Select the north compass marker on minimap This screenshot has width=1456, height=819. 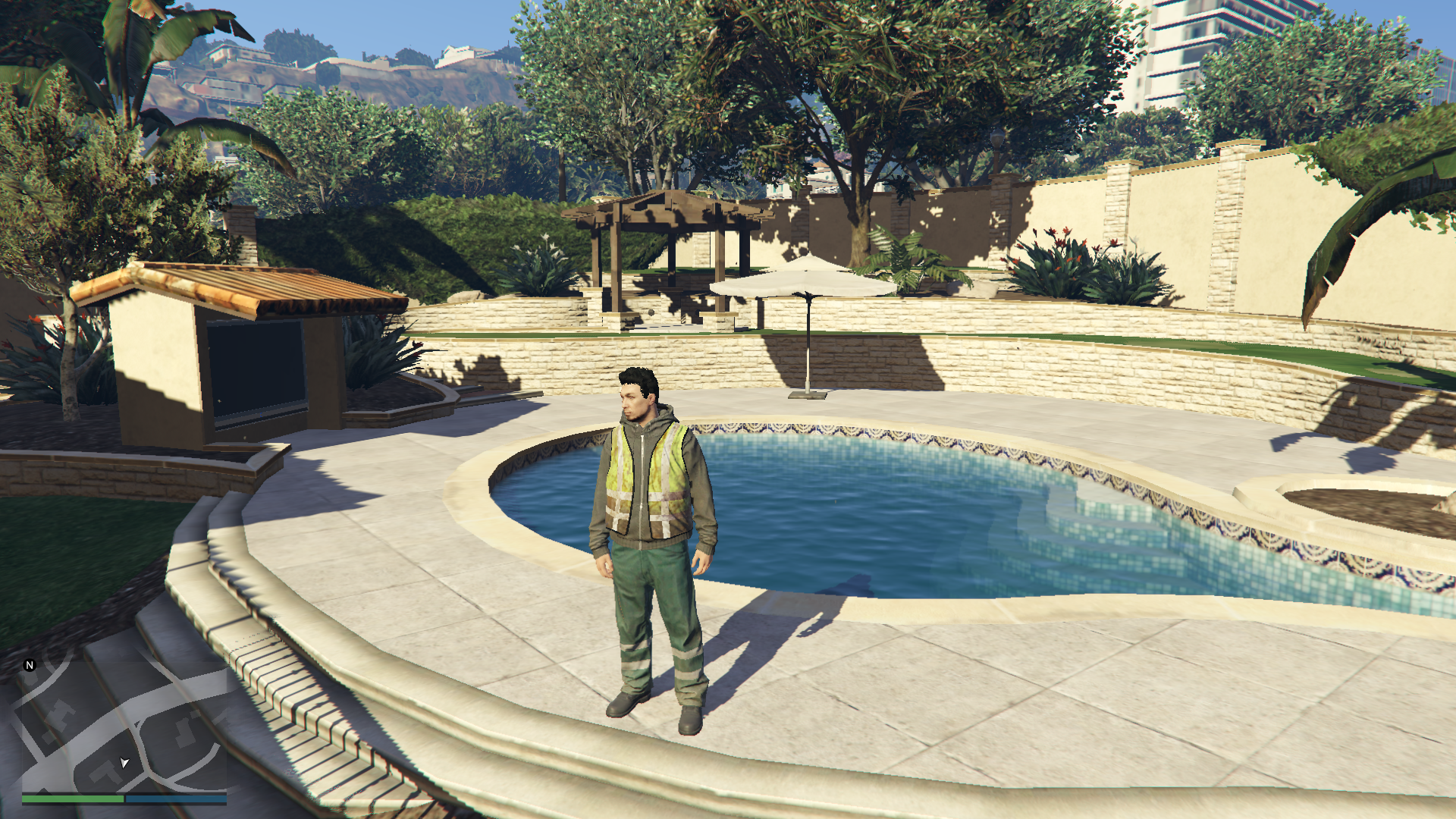point(30,665)
